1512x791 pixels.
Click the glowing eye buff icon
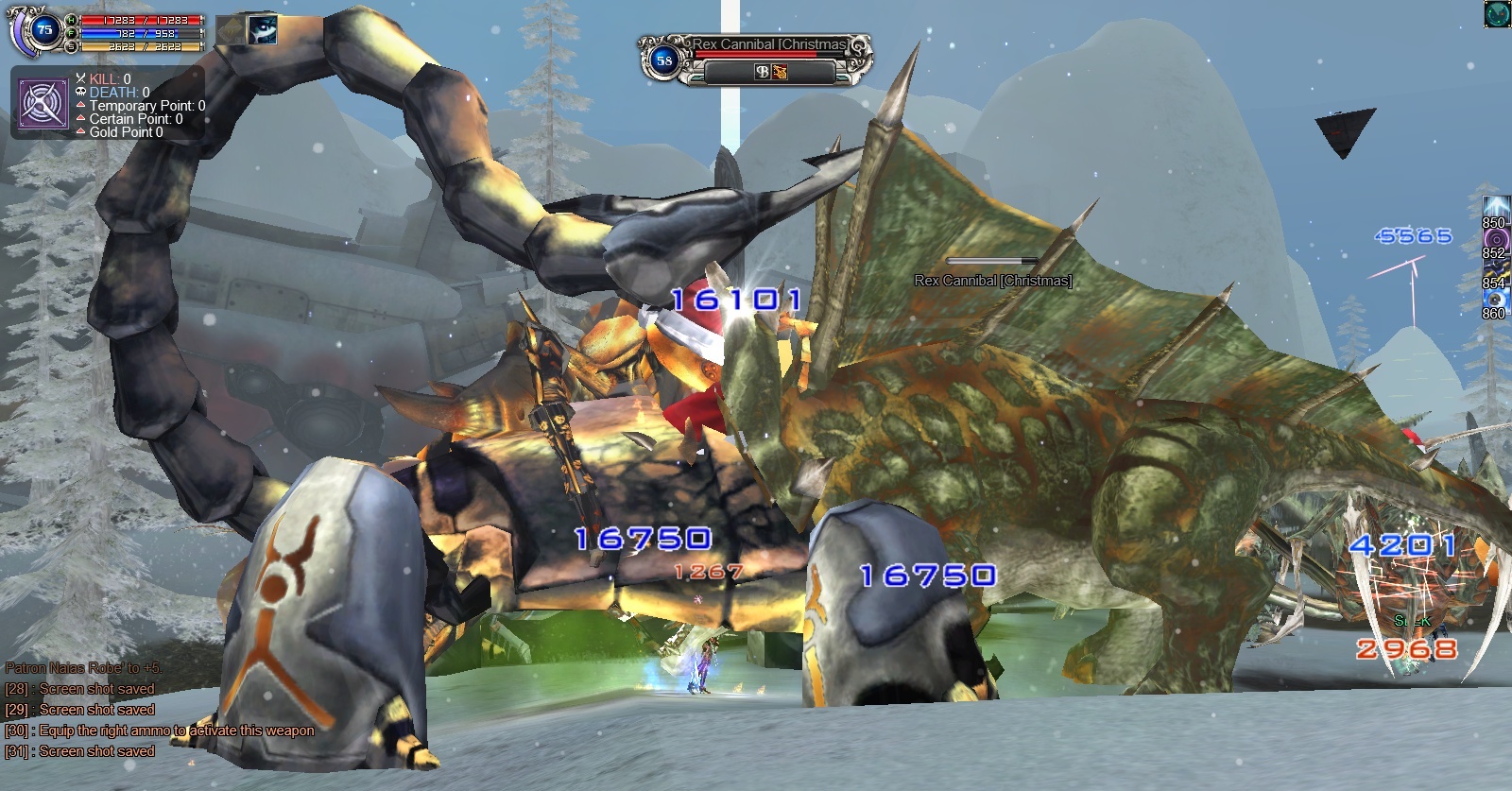(262, 29)
